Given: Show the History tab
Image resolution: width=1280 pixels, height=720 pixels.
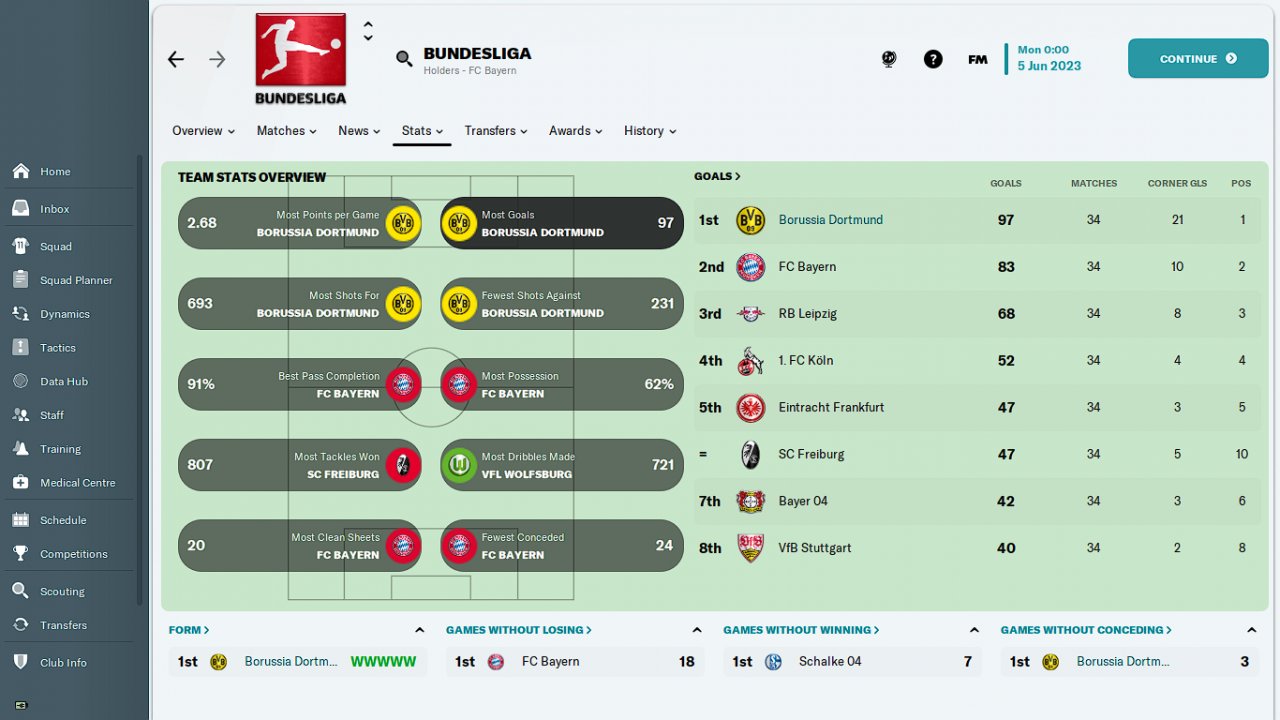Looking at the screenshot, I should (649, 131).
